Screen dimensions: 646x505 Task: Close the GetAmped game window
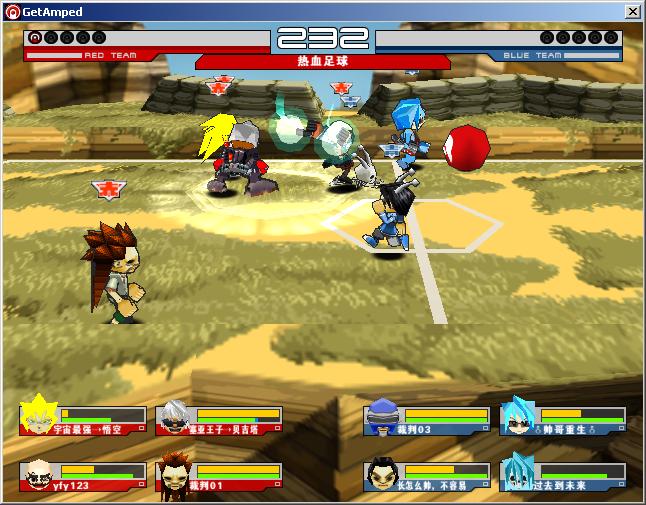[x=633, y=11]
